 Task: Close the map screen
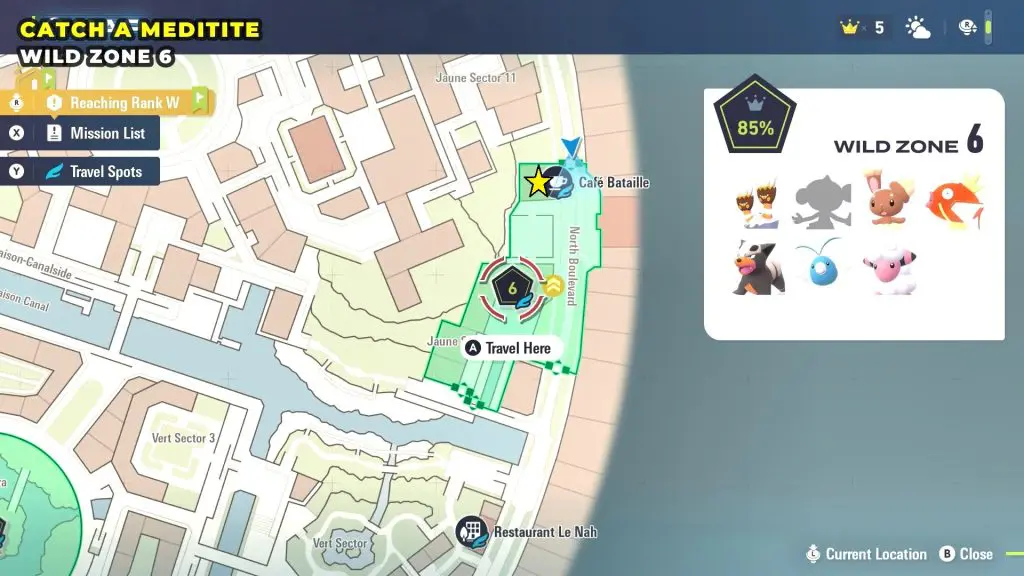[966, 554]
